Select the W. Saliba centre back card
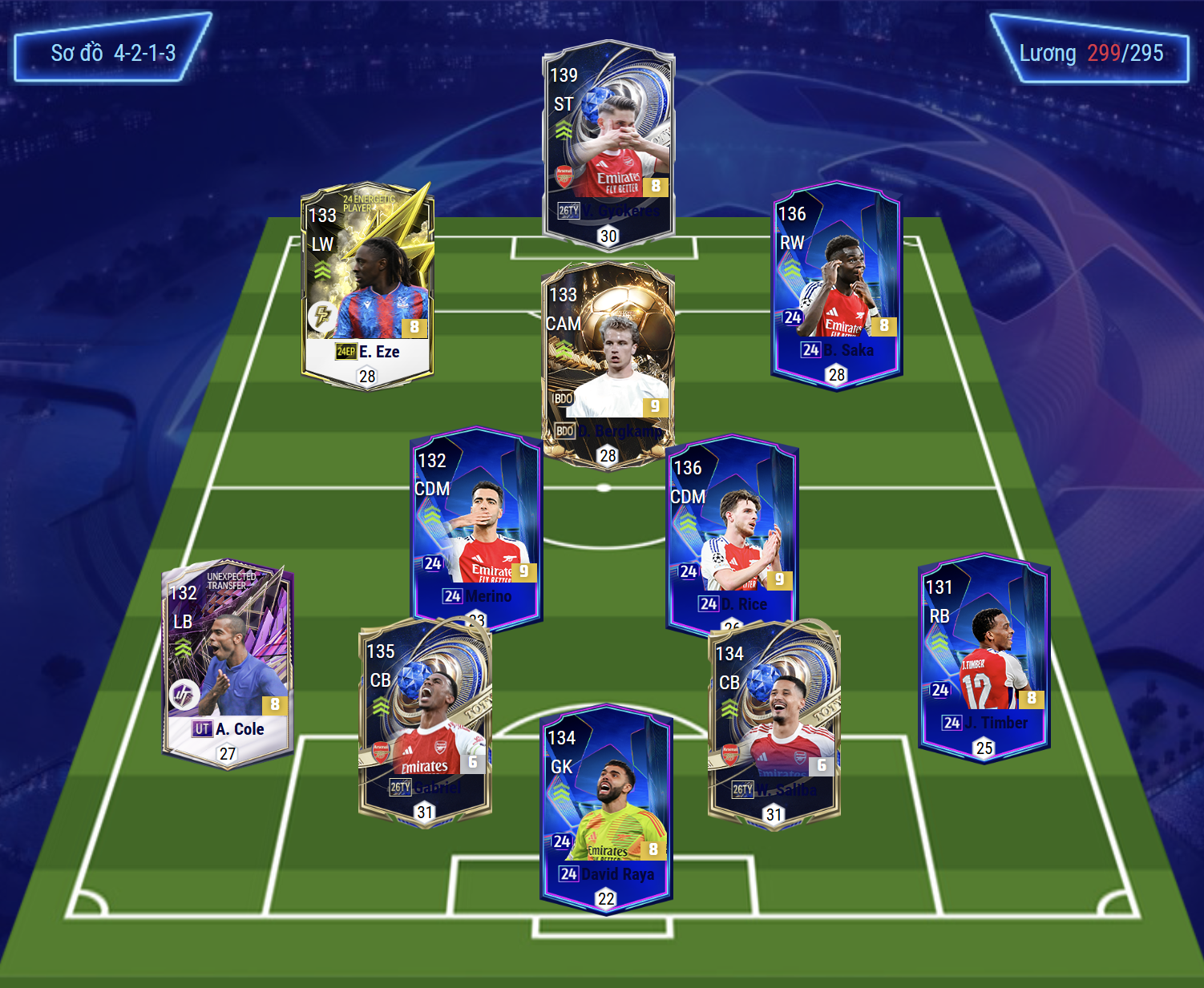Image resolution: width=1204 pixels, height=988 pixels. tap(774, 724)
